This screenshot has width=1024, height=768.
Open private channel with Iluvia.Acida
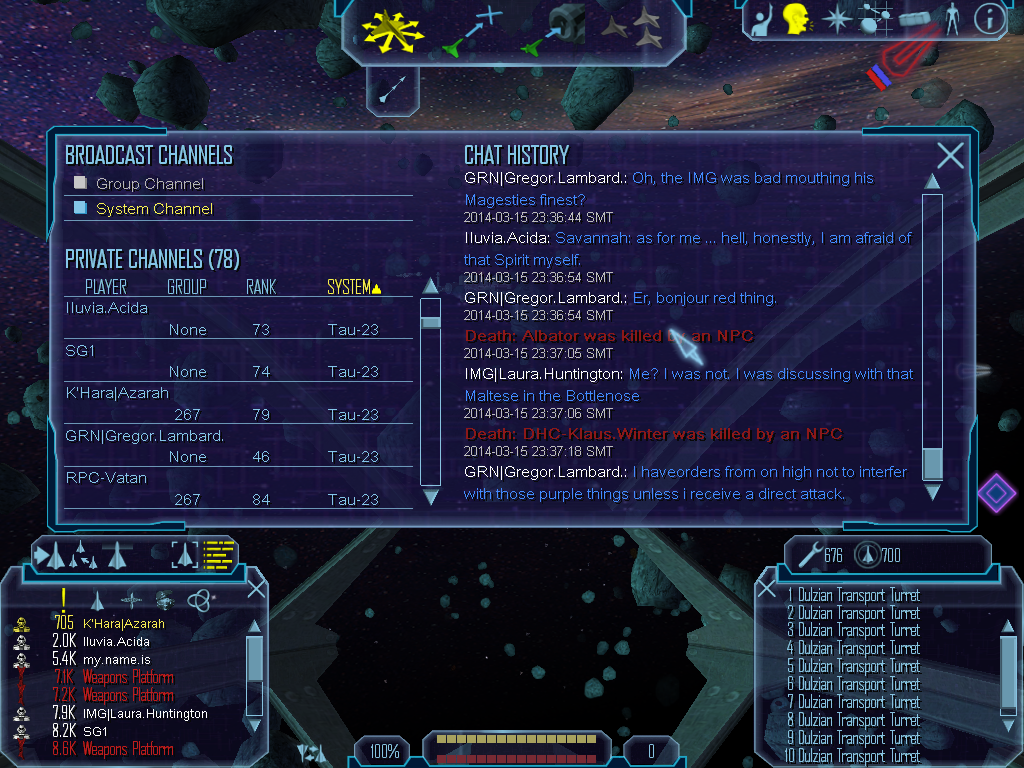click(x=106, y=308)
